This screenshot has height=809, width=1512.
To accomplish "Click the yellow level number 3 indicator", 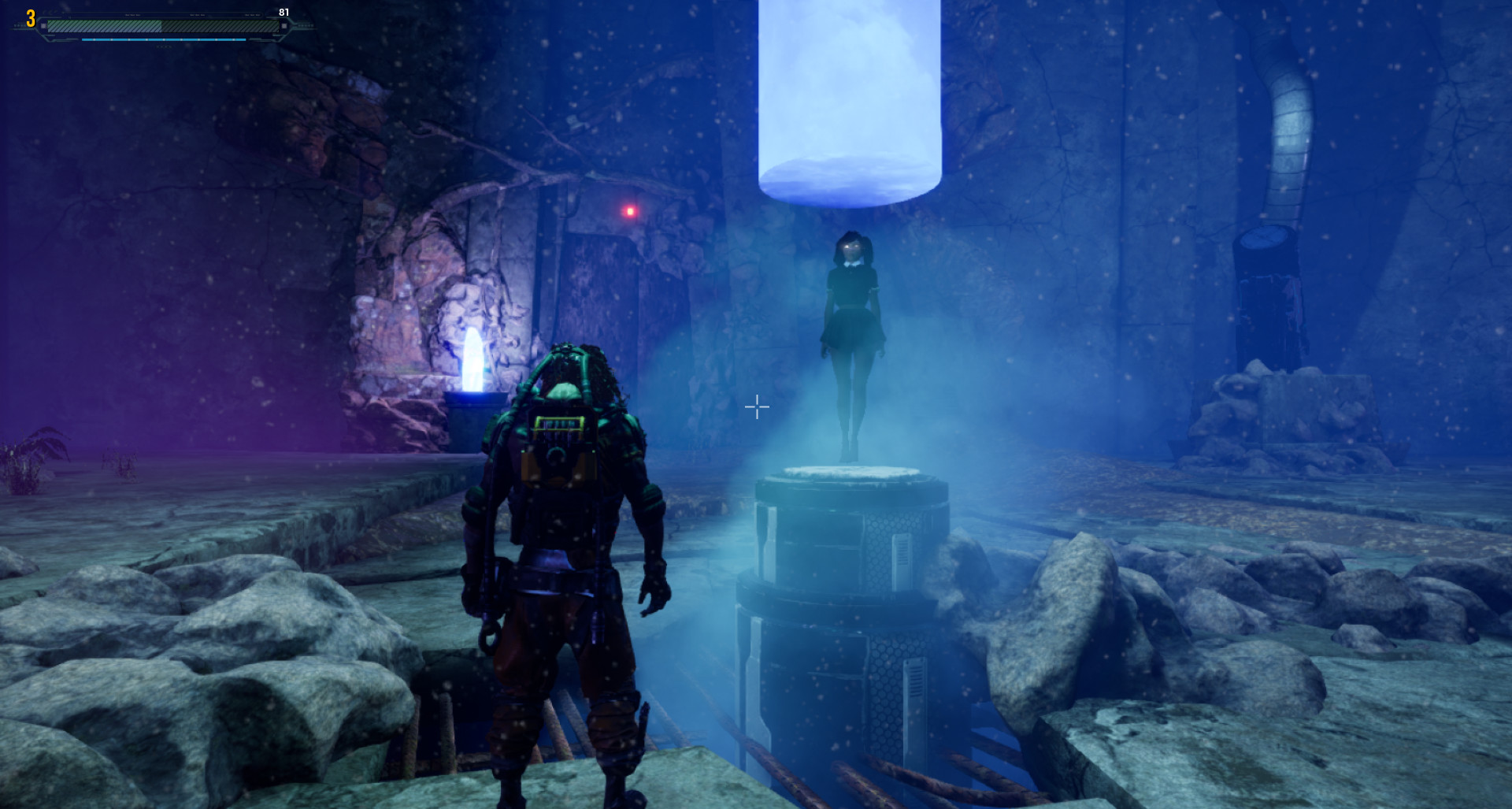I will (31, 20).
